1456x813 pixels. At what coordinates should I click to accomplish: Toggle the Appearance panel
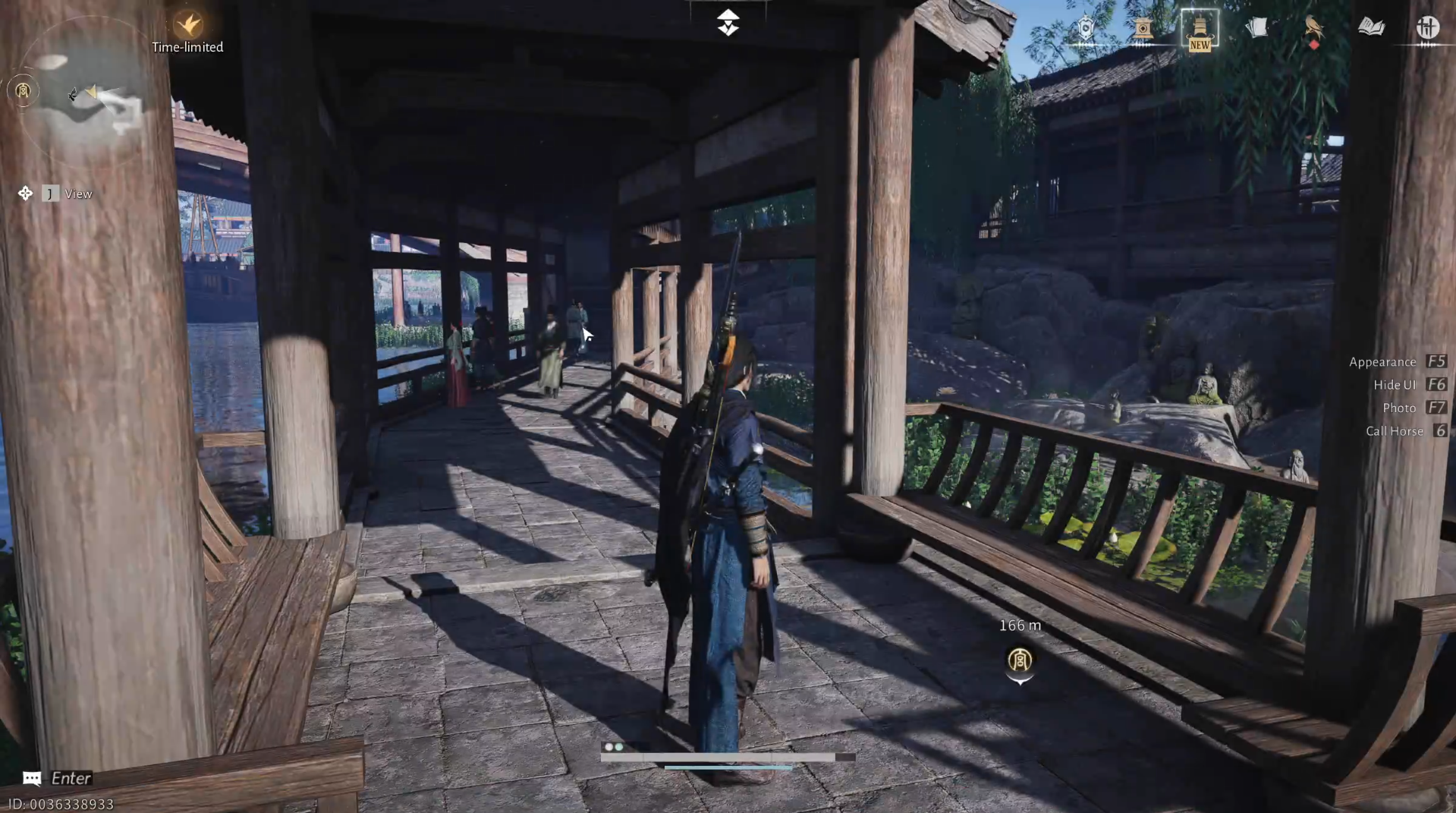[x=1382, y=362]
